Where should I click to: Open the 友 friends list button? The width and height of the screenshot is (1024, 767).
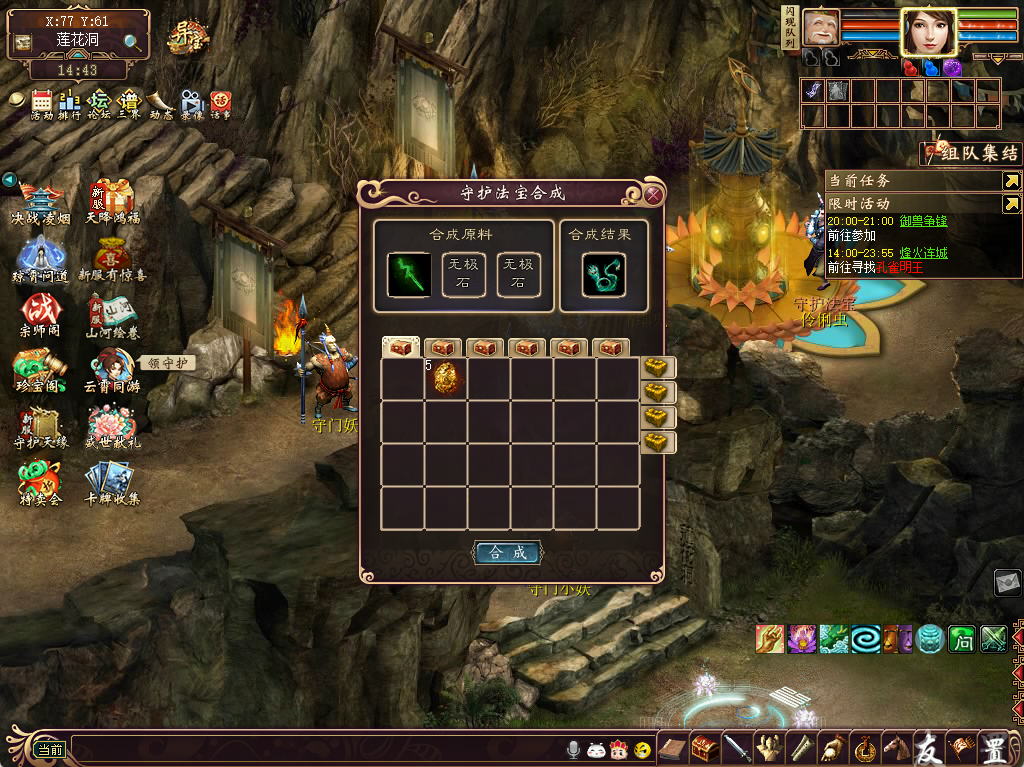[x=929, y=747]
